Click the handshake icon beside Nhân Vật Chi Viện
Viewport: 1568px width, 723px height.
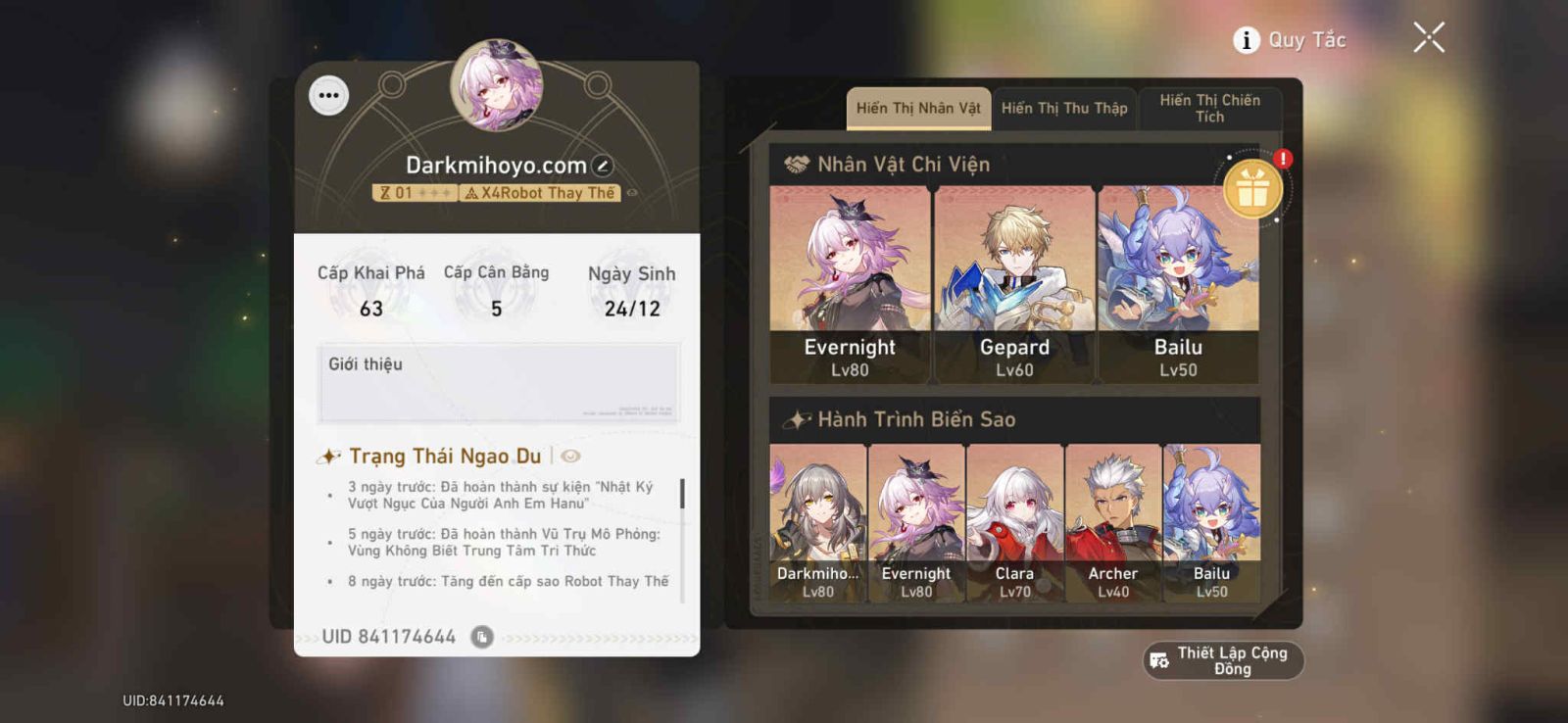(794, 164)
